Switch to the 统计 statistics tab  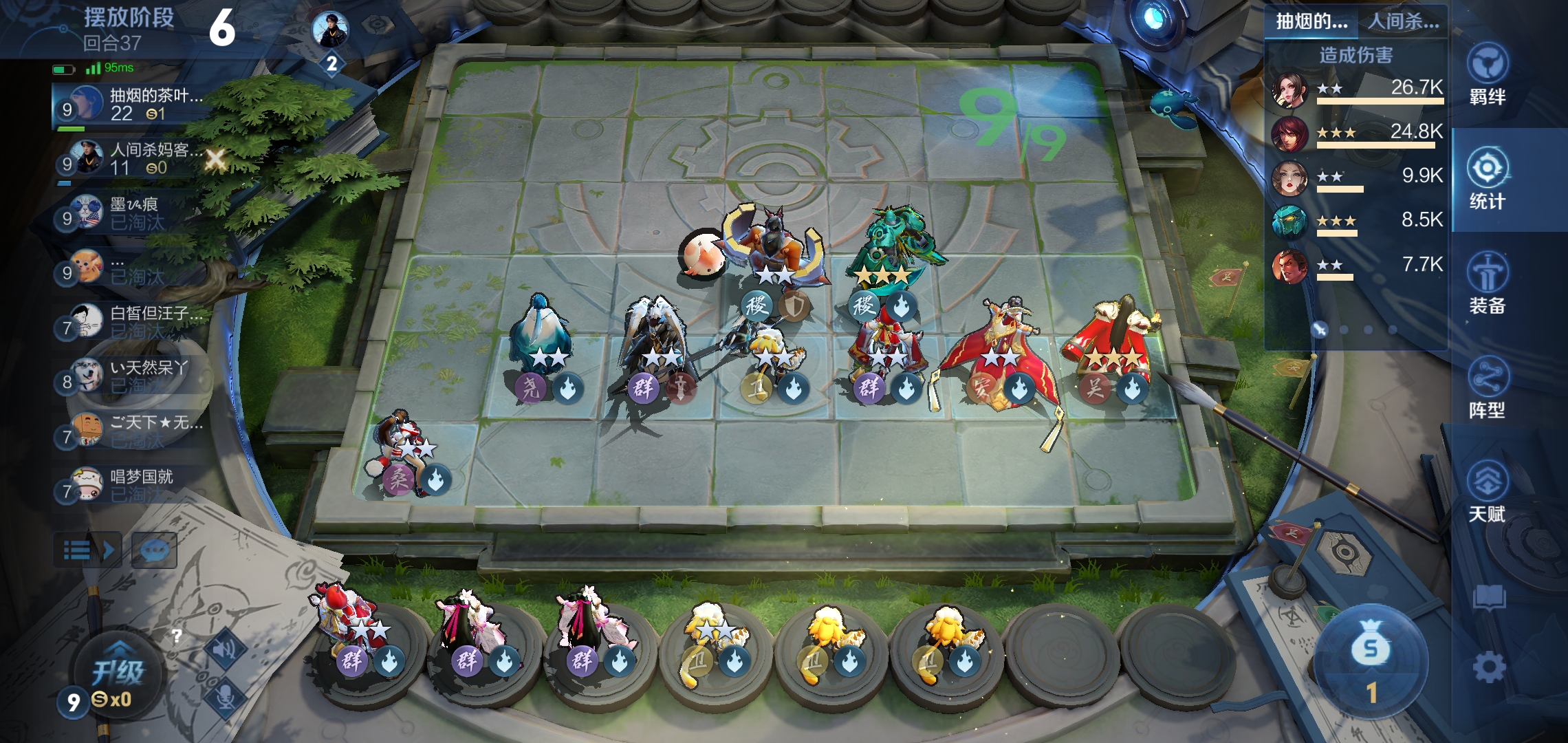1487,179
